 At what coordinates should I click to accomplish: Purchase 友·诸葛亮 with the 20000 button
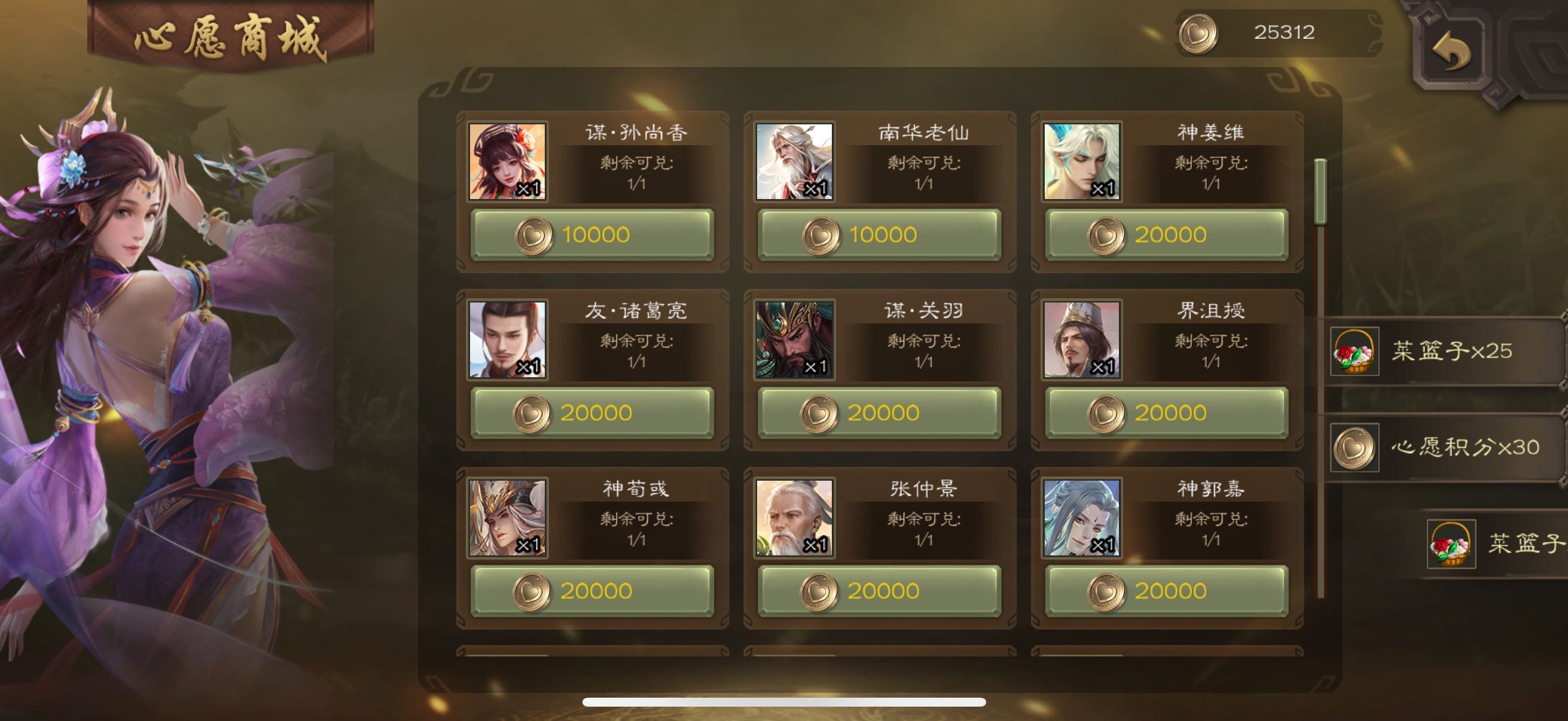pyautogui.click(x=591, y=413)
